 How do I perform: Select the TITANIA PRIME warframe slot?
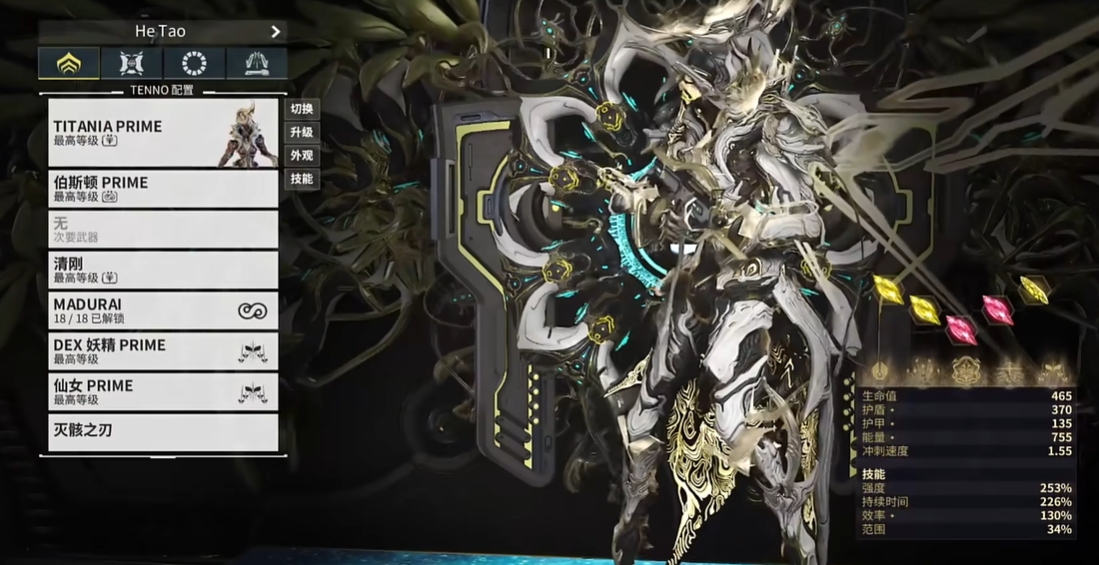point(163,133)
